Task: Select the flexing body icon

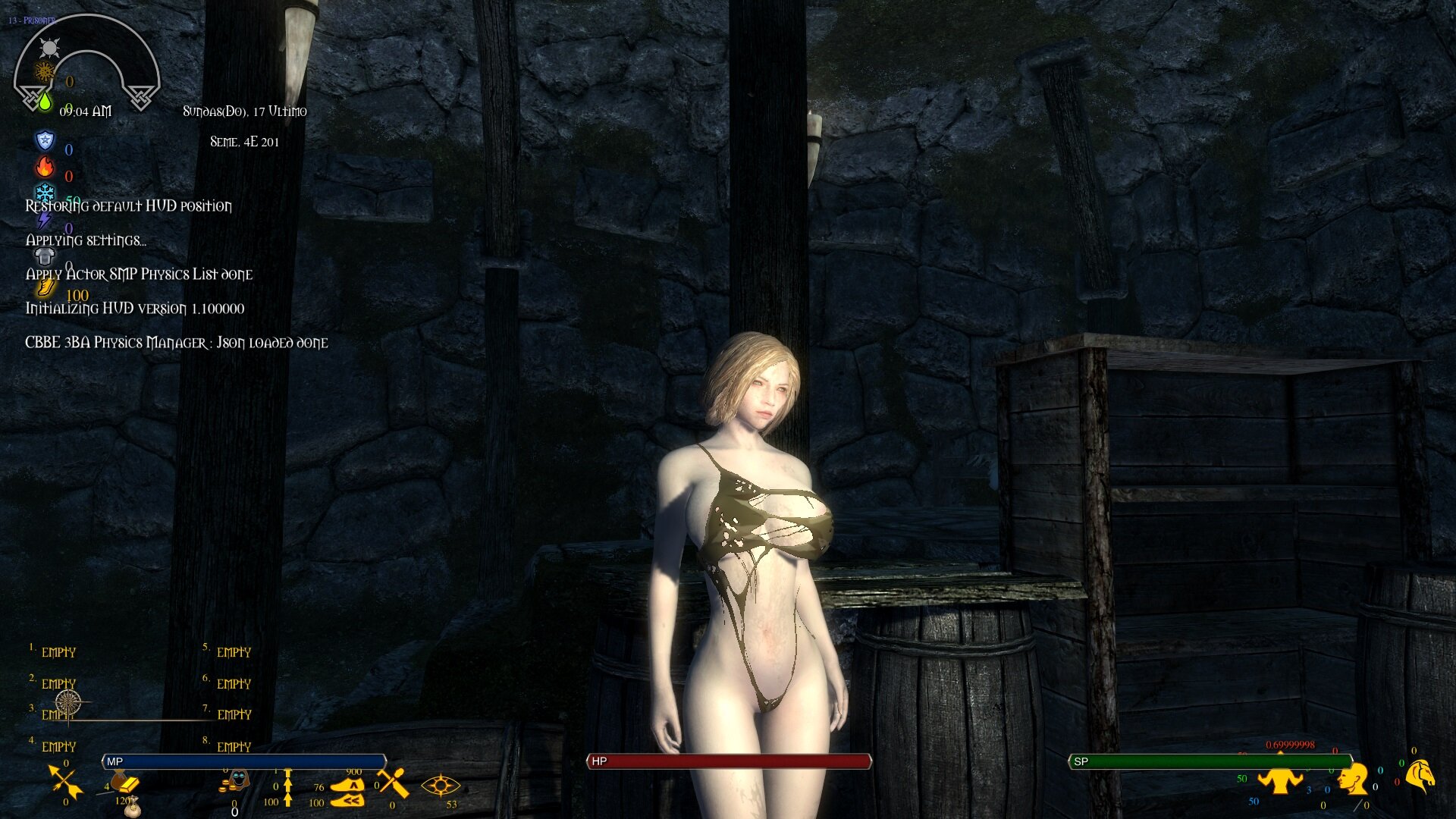Action: point(1279,780)
